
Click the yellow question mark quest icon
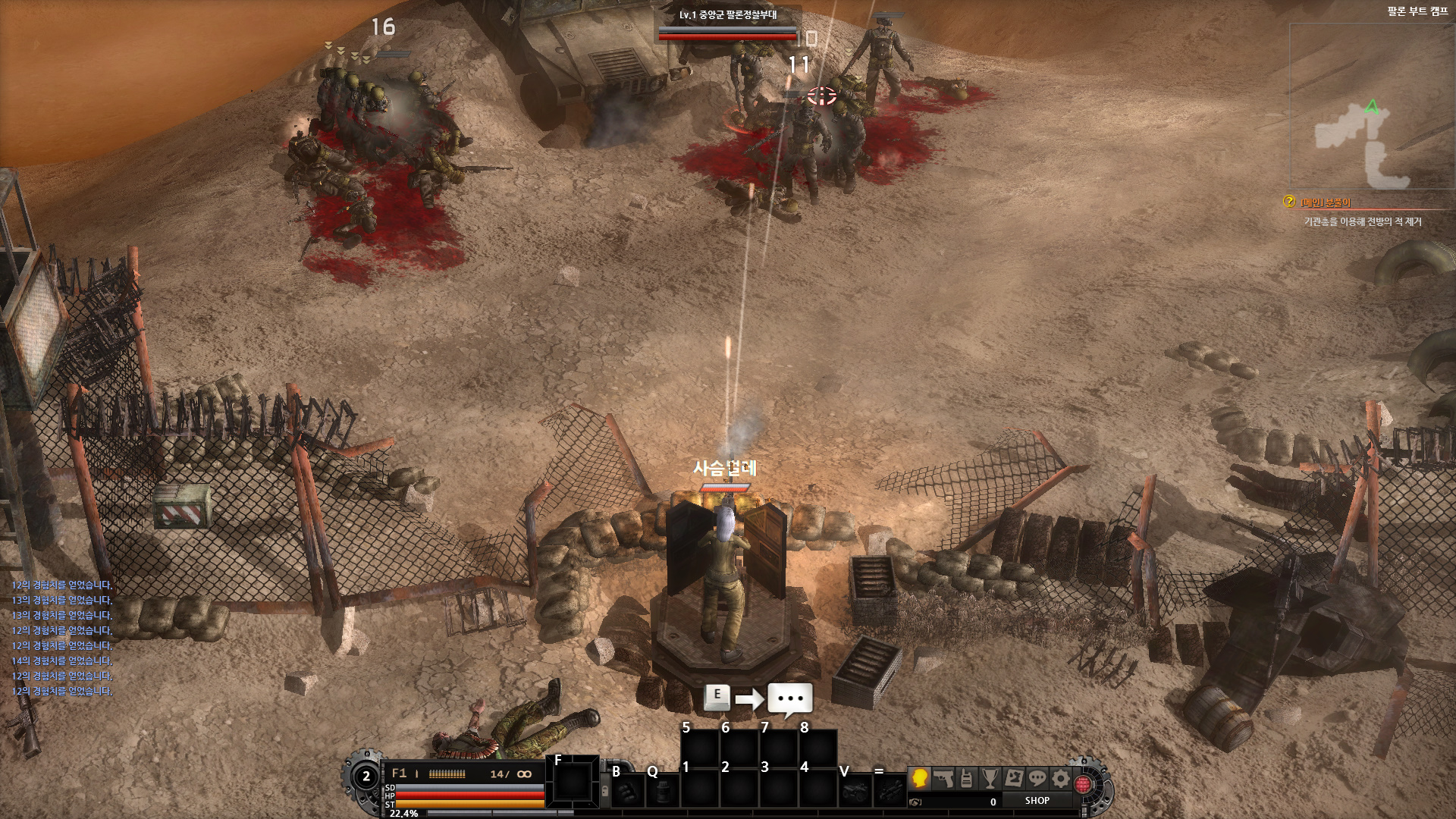[x=1289, y=202]
